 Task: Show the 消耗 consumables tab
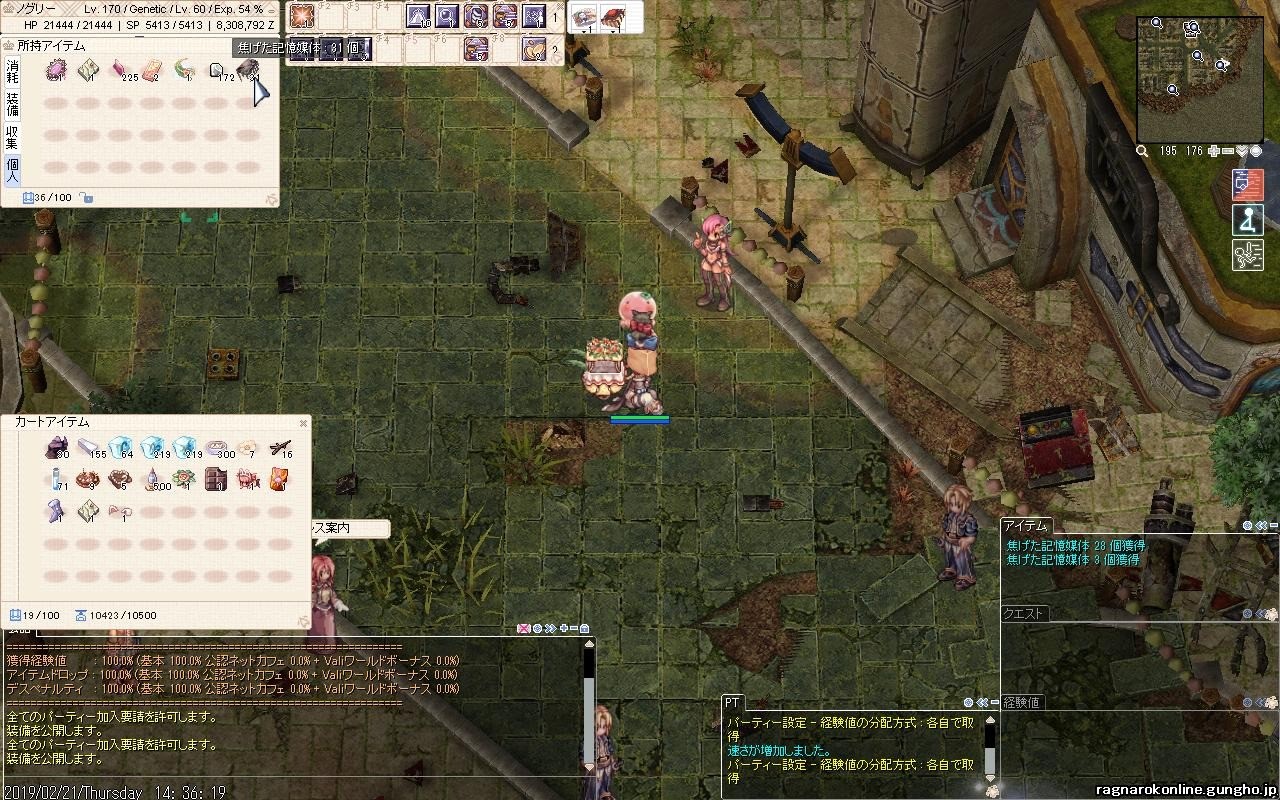click(12, 70)
